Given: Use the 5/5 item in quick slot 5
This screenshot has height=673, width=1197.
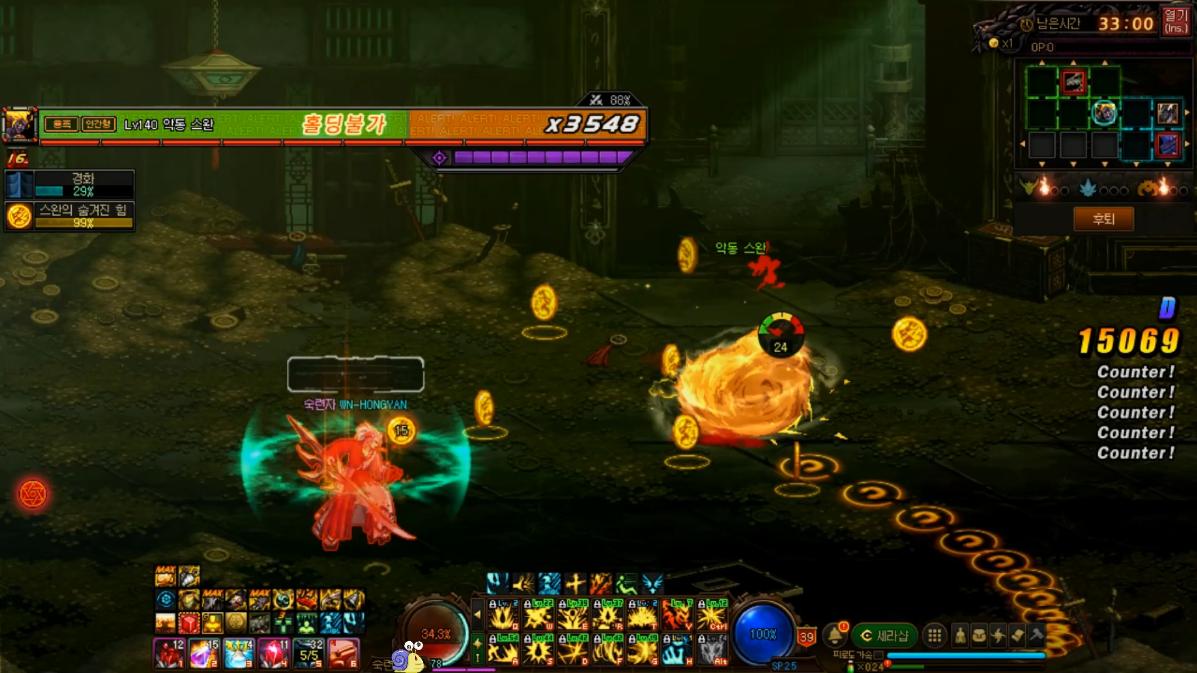Looking at the screenshot, I should (x=308, y=654).
